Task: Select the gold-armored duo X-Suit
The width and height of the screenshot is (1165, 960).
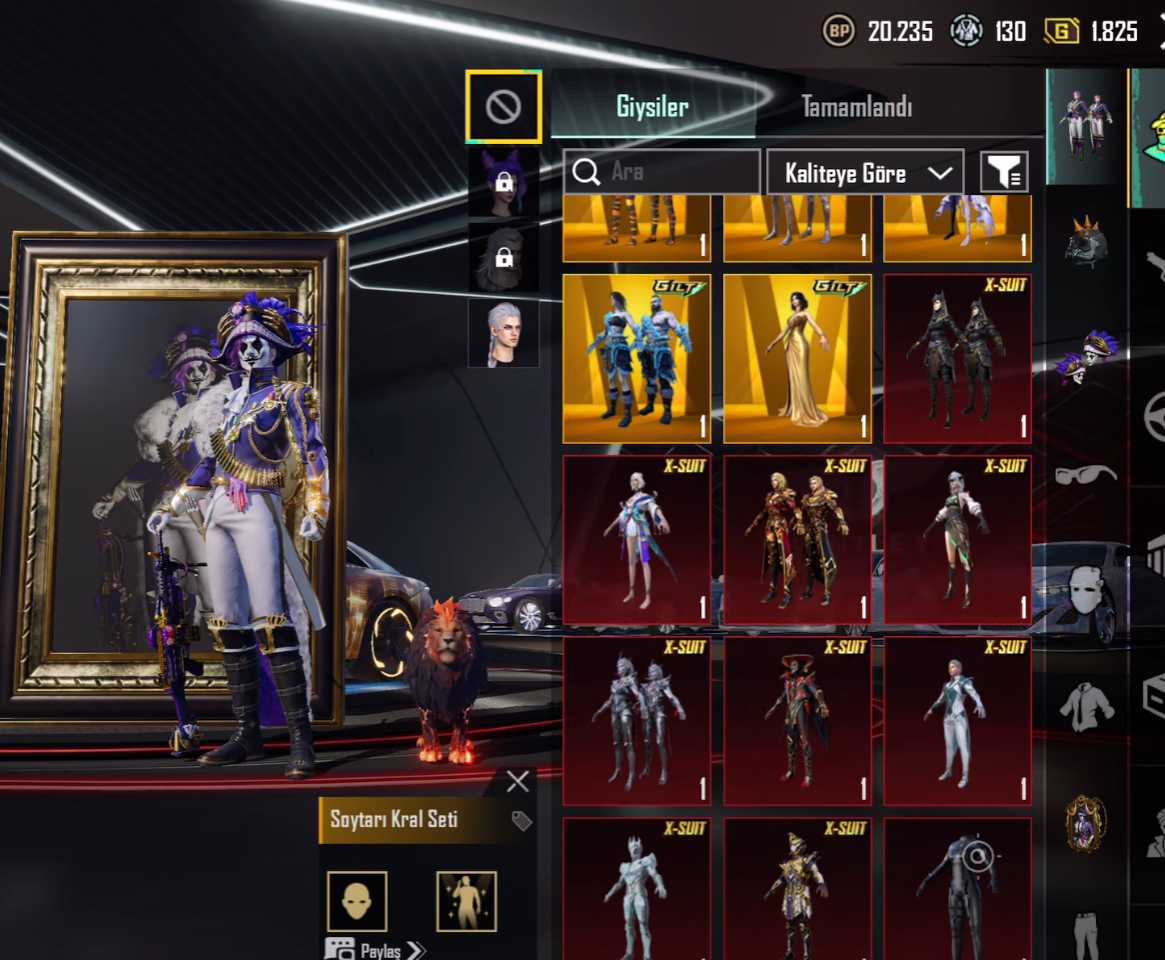Action: [797, 540]
